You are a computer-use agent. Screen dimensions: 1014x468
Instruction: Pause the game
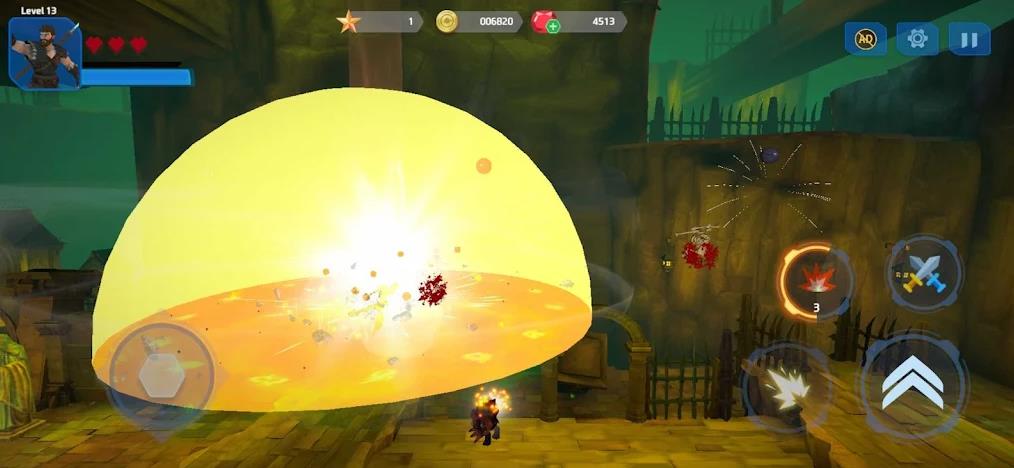pos(969,39)
